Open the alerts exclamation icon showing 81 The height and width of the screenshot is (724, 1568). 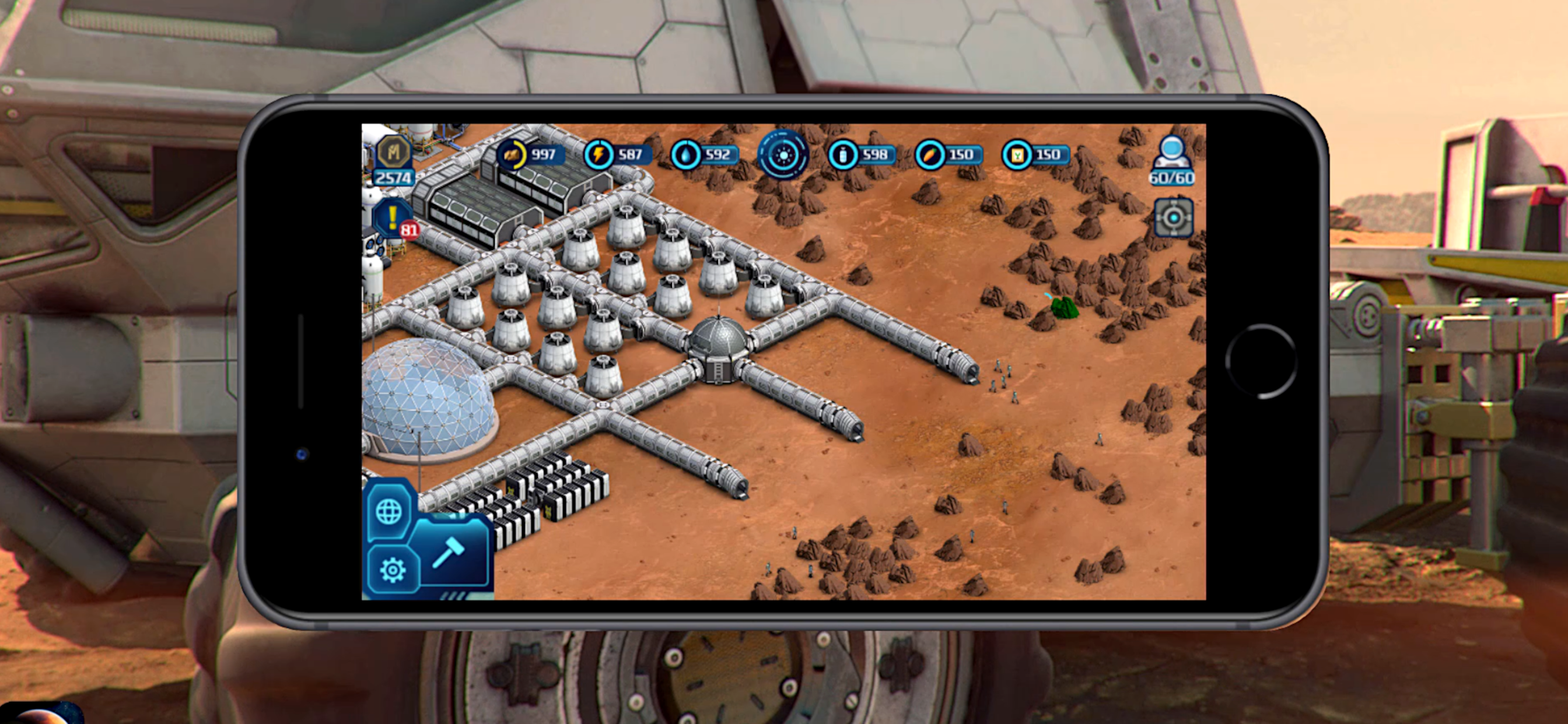(x=394, y=219)
